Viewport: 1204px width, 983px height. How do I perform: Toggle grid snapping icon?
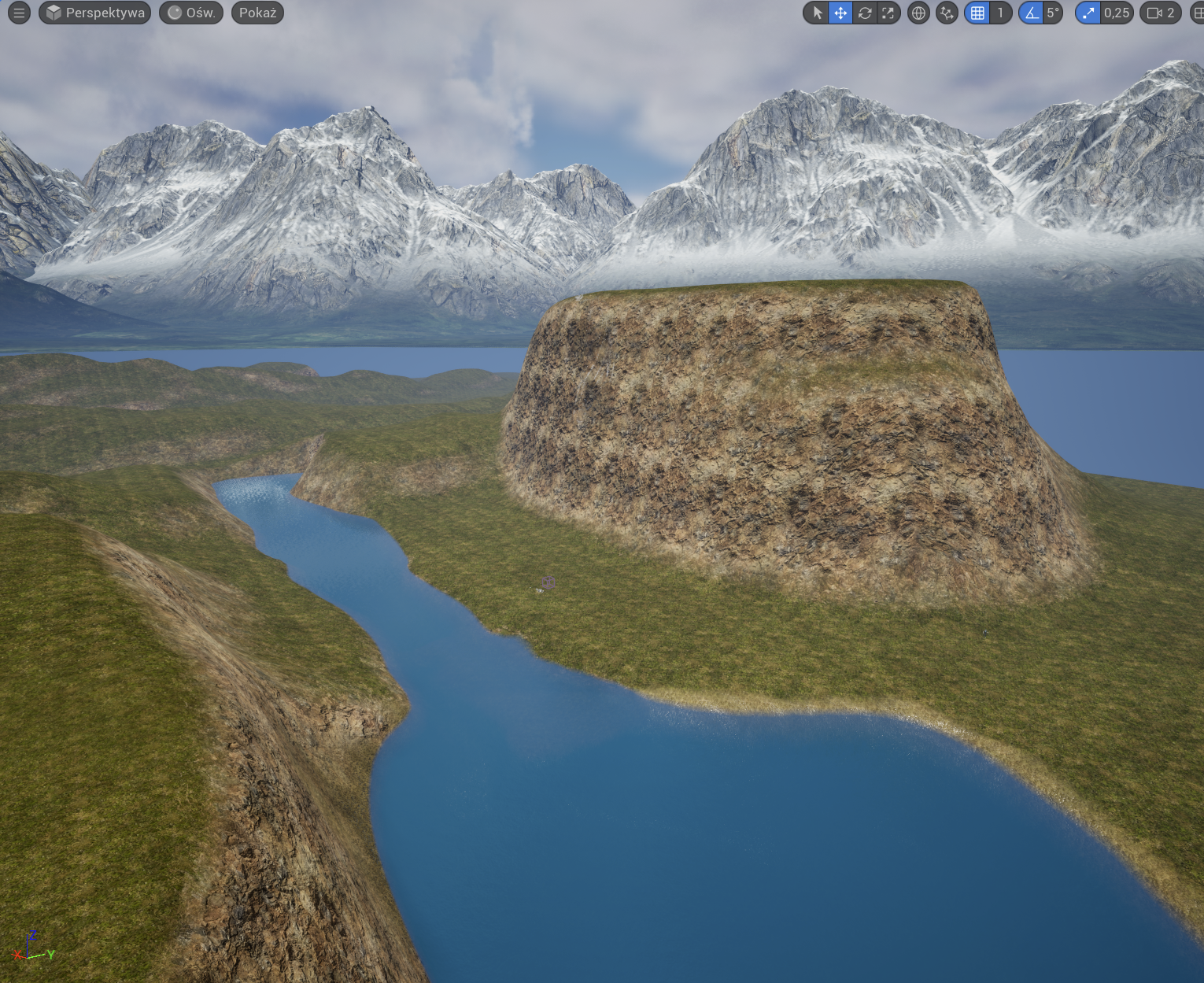point(977,13)
